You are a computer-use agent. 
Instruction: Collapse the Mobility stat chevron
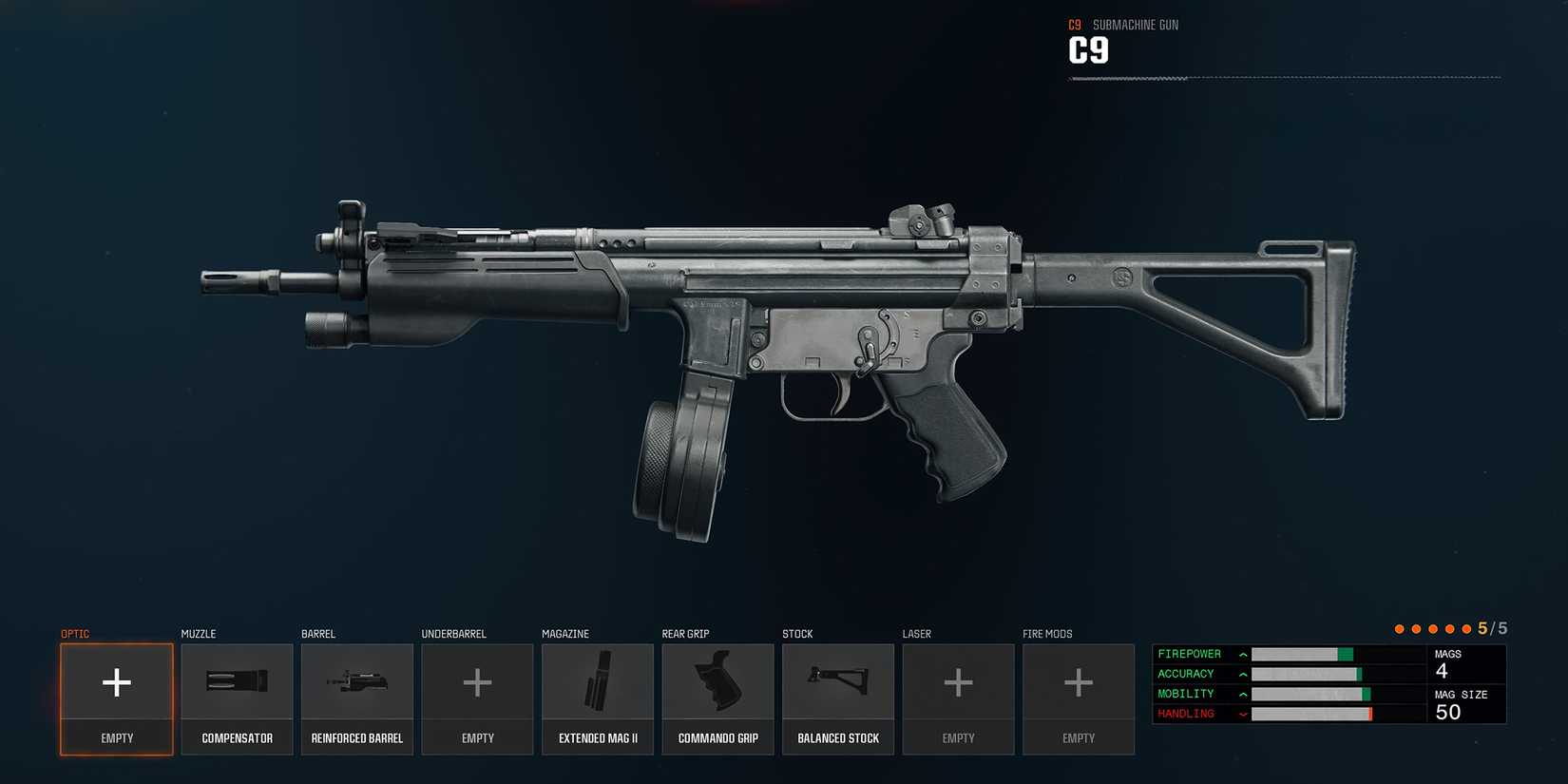(x=1242, y=694)
